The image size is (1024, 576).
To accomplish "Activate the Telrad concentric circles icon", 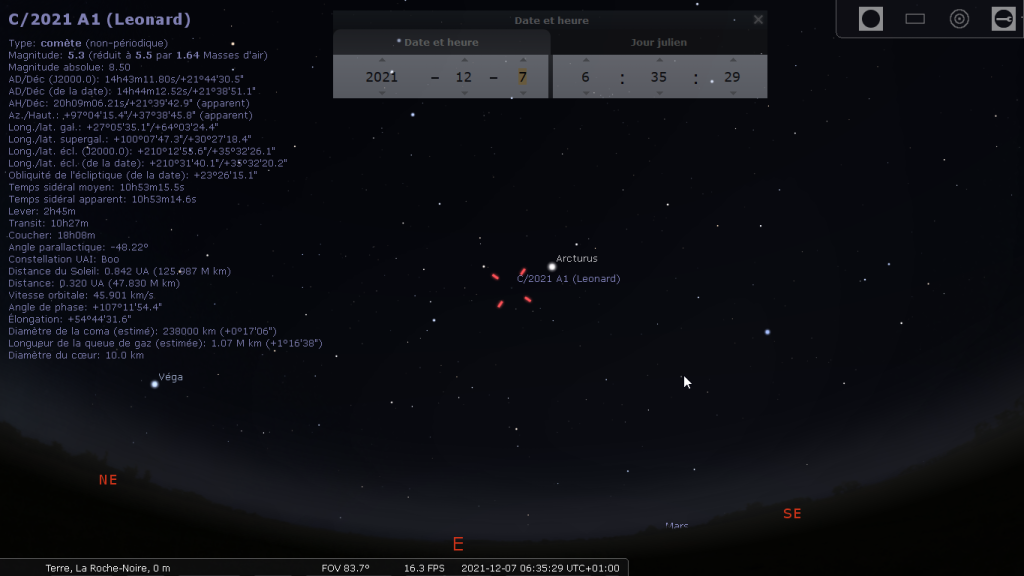I will tap(959, 18).
